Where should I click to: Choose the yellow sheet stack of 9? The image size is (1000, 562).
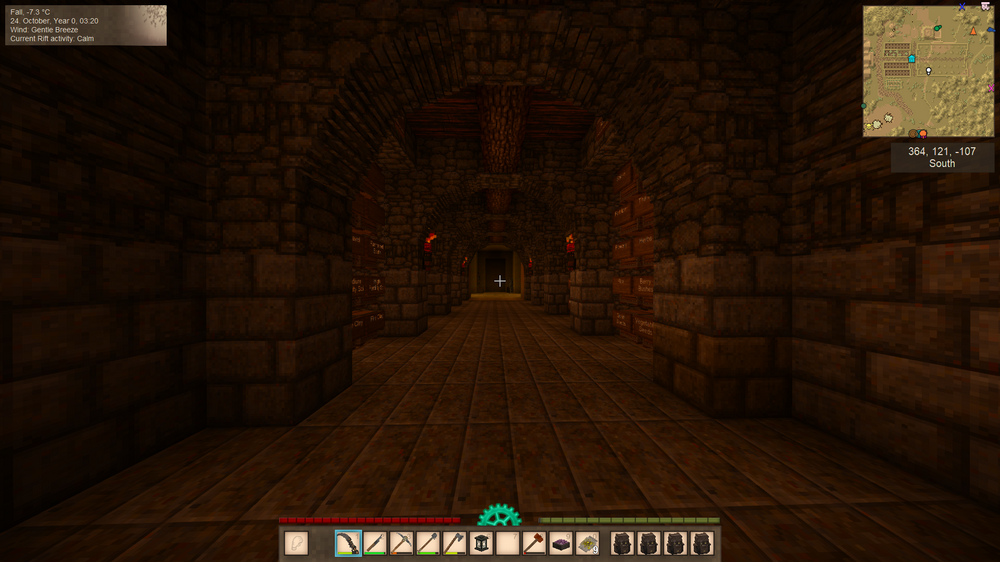[588, 543]
